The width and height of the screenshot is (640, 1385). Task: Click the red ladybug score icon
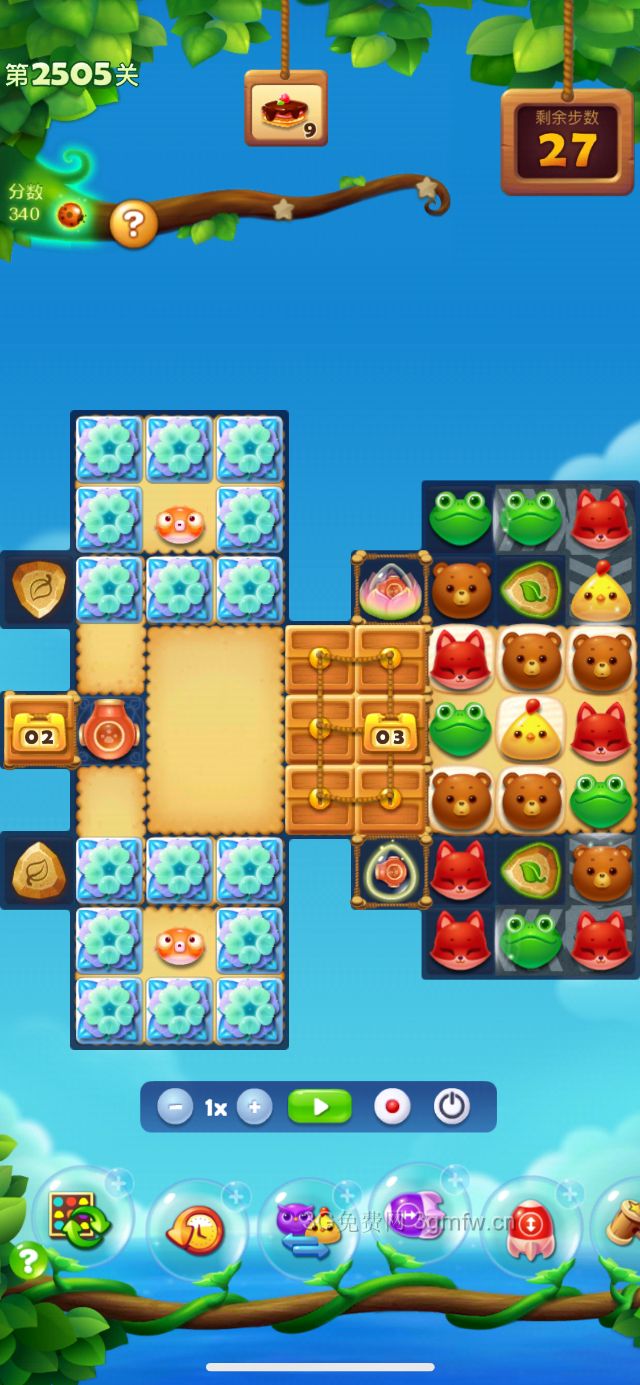(70, 214)
